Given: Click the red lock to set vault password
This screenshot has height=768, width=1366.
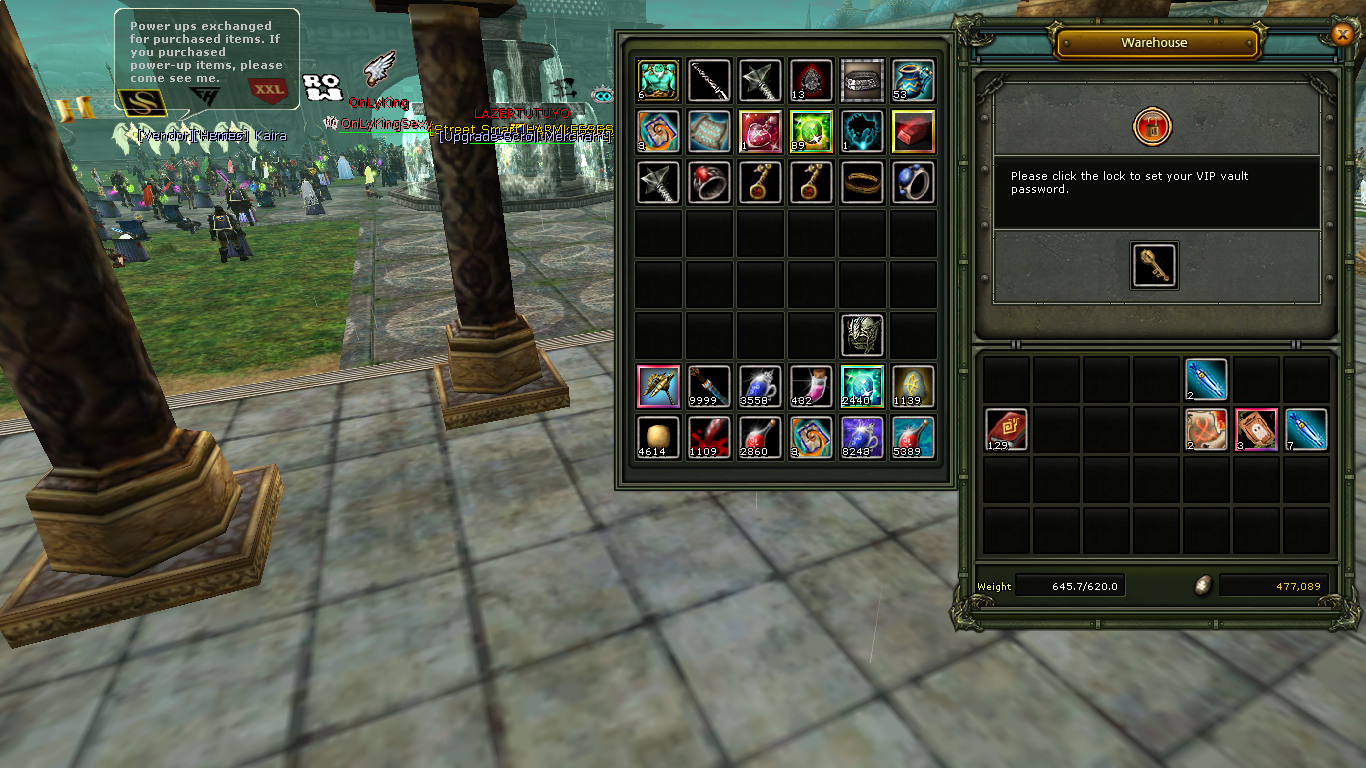Looking at the screenshot, I should tap(1153, 127).
